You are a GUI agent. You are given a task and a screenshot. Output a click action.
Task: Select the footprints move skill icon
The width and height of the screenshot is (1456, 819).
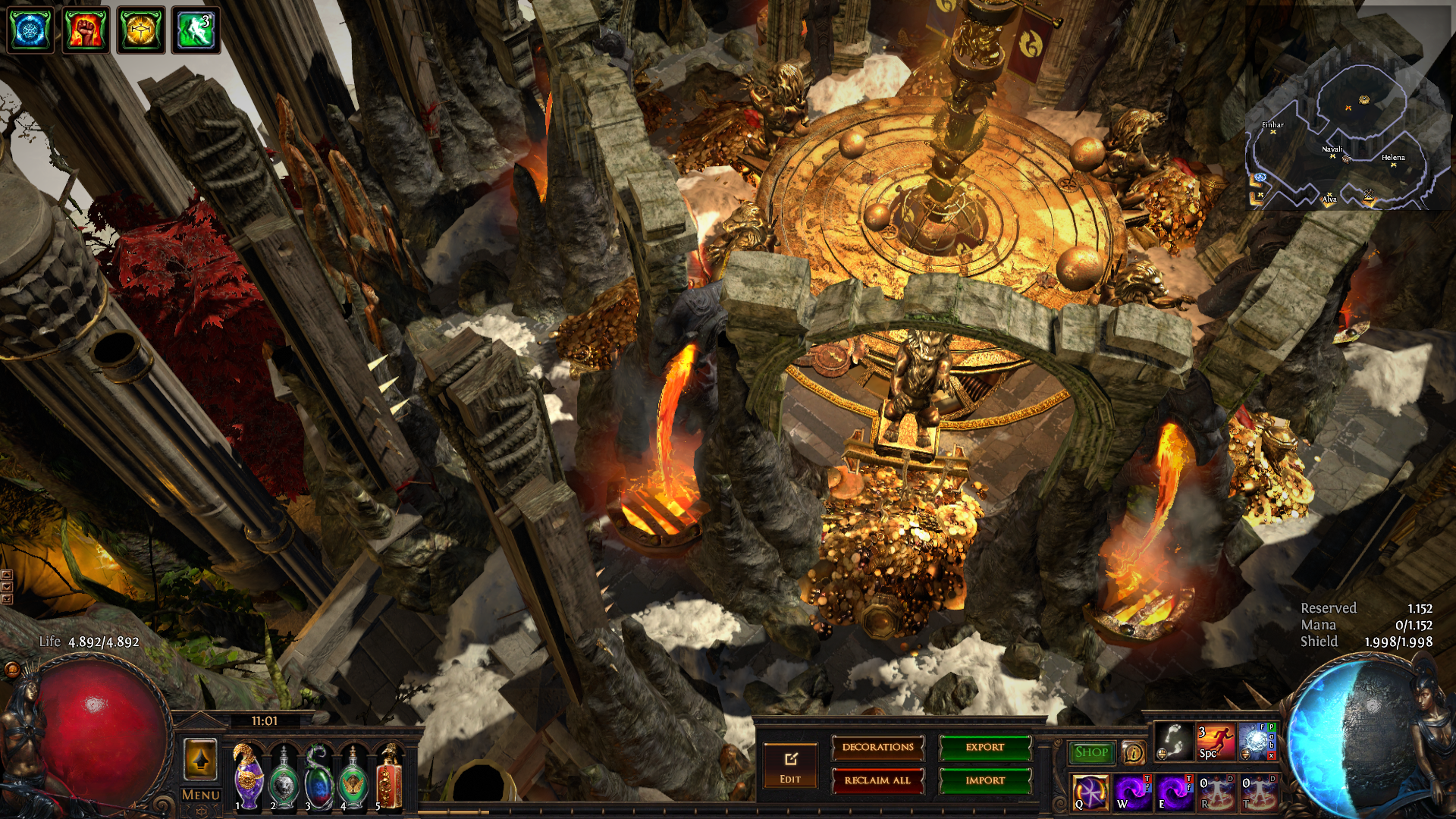point(1174,741)
